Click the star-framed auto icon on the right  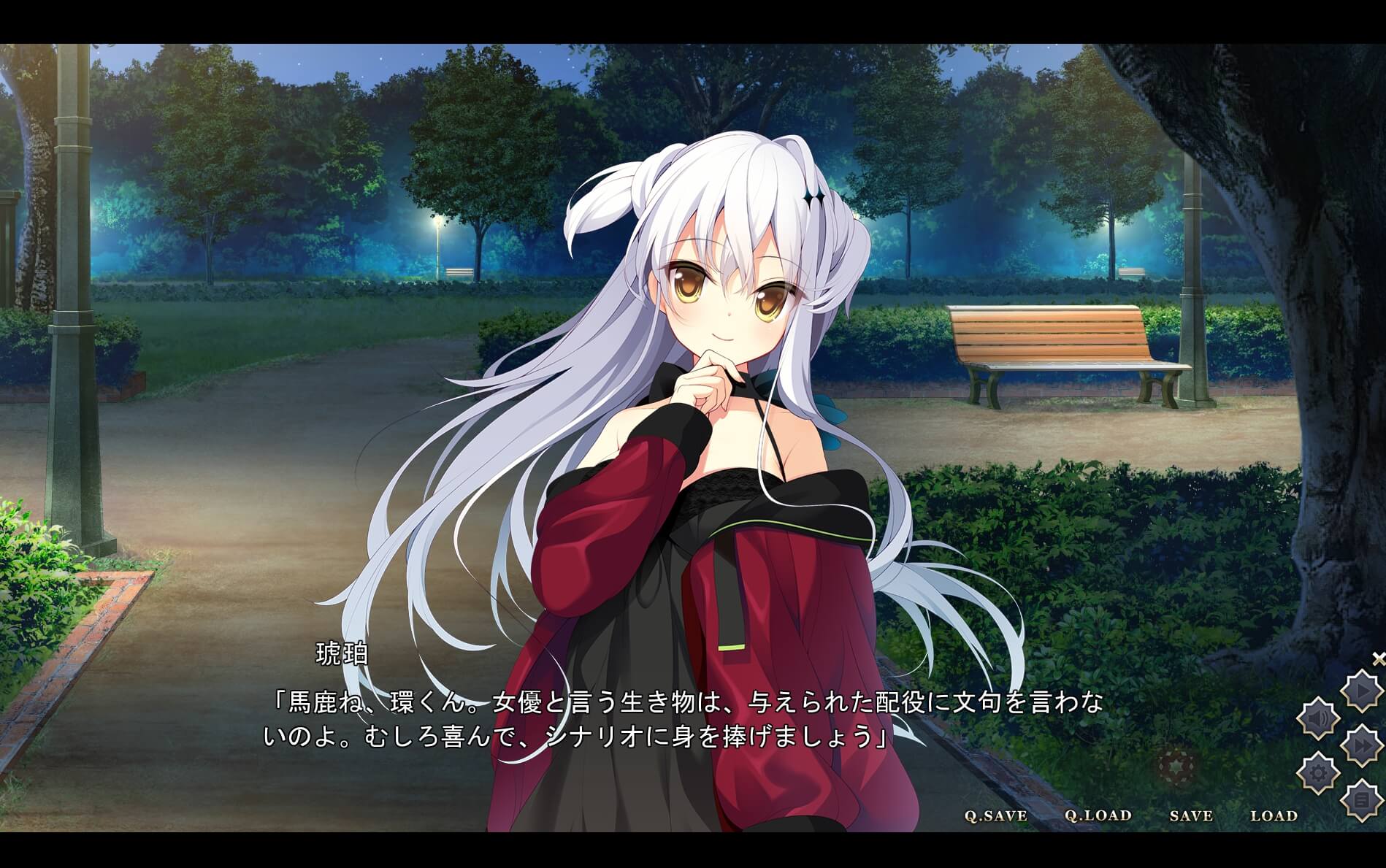(x=1361, y=689)
